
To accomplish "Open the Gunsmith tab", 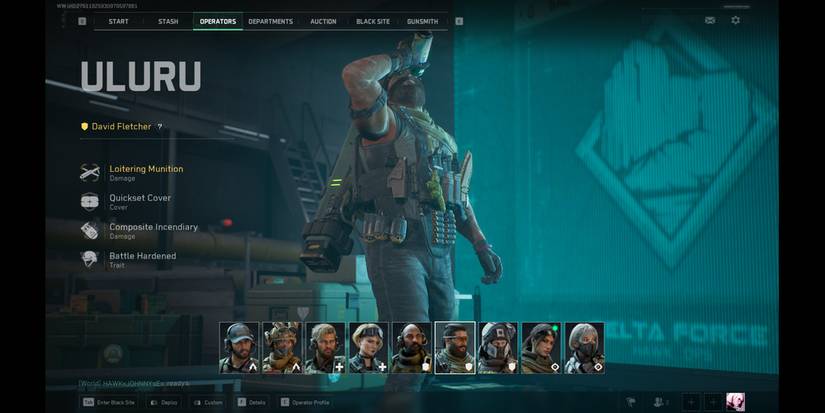I will coord(422,21).
